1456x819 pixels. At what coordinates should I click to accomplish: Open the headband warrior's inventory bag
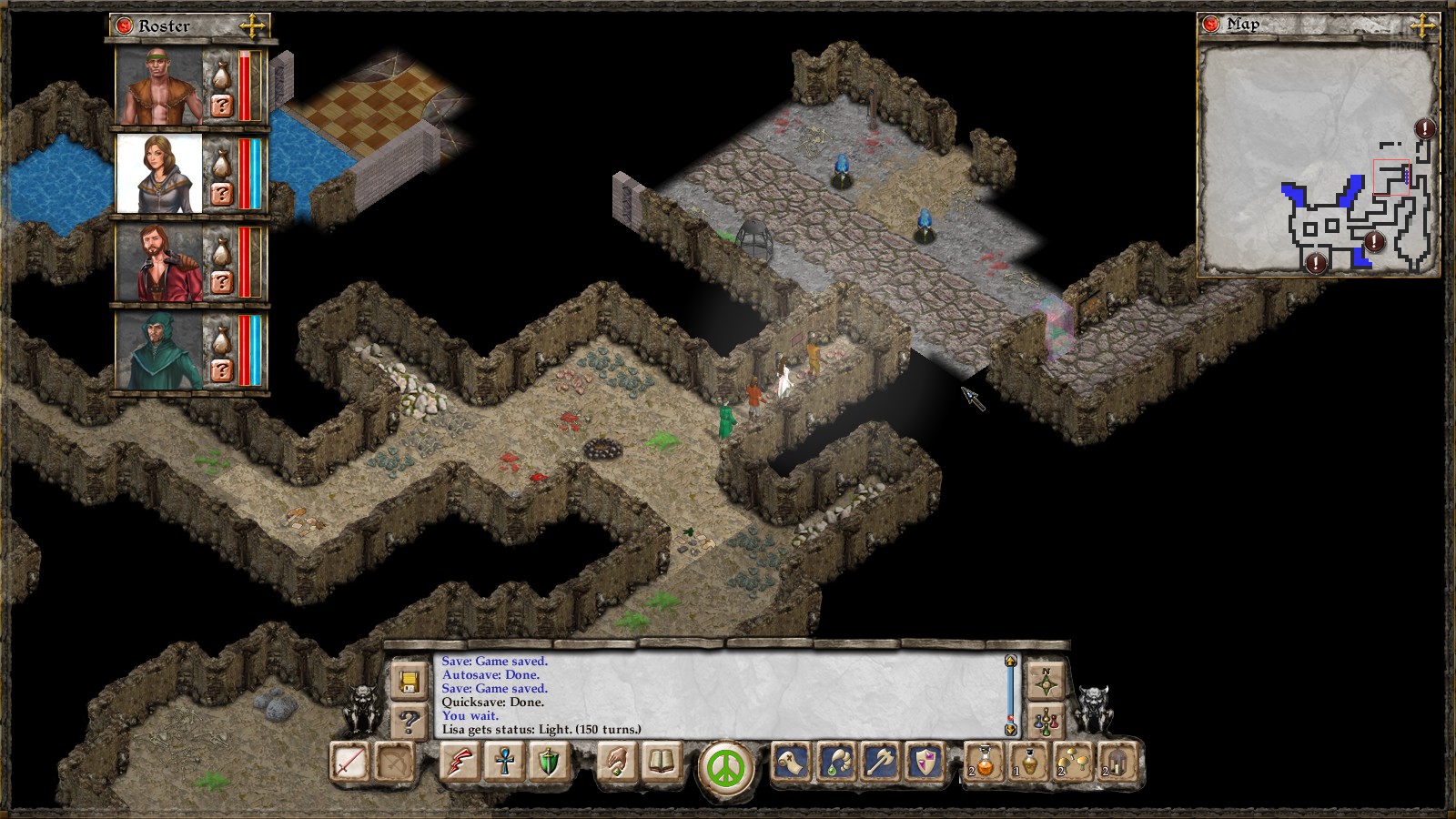point(220,73)
